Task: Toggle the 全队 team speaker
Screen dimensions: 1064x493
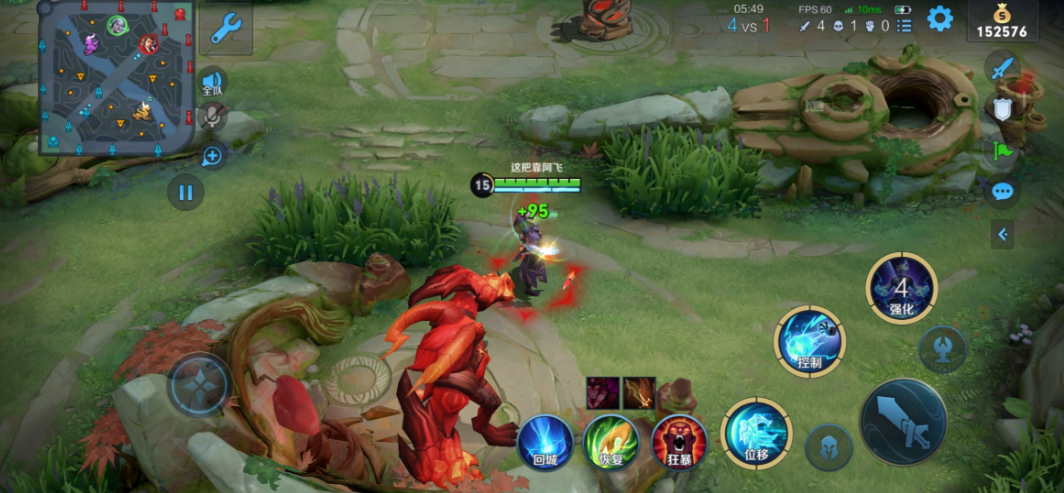Action: click(211, 82)
